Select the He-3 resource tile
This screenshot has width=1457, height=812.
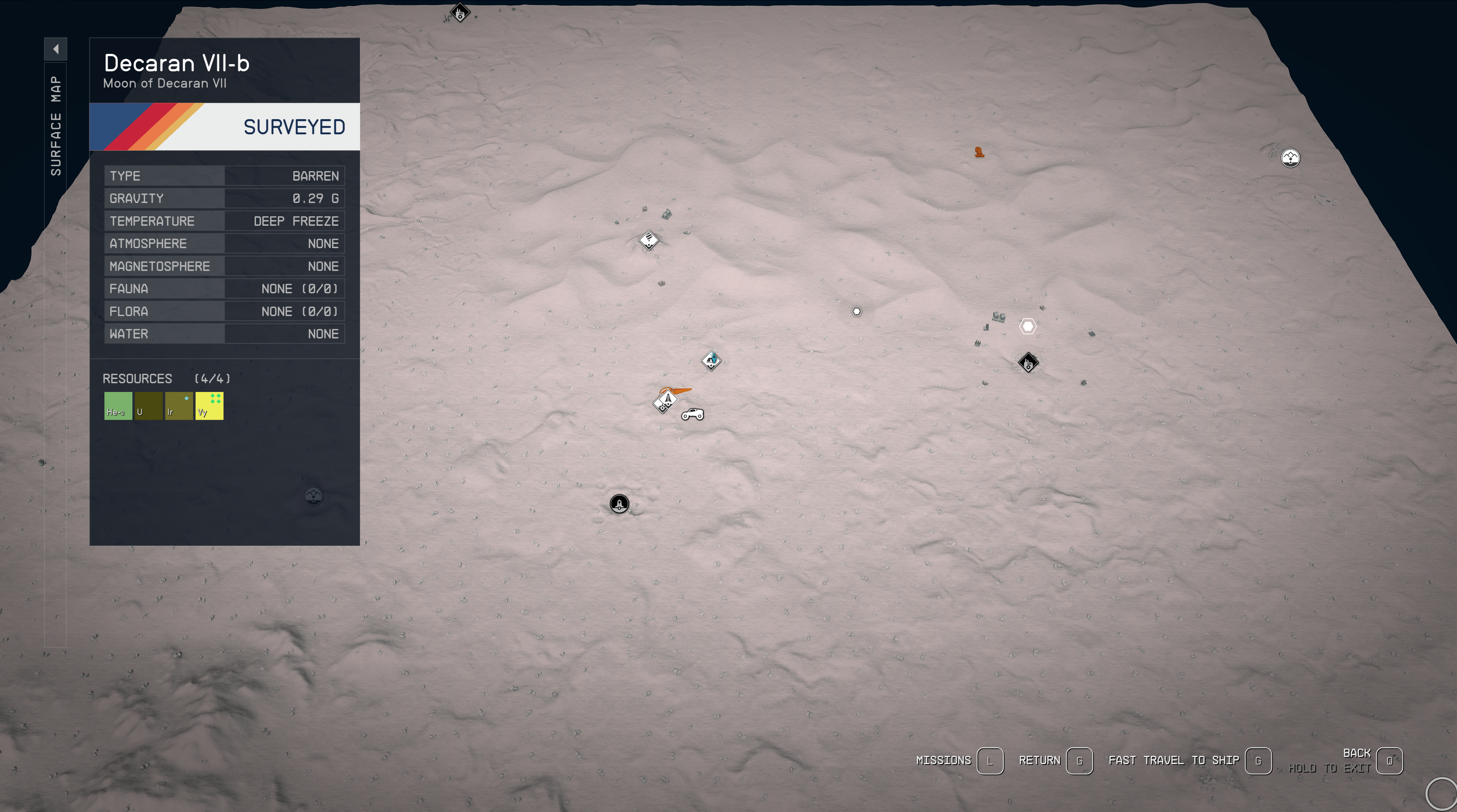118,406
